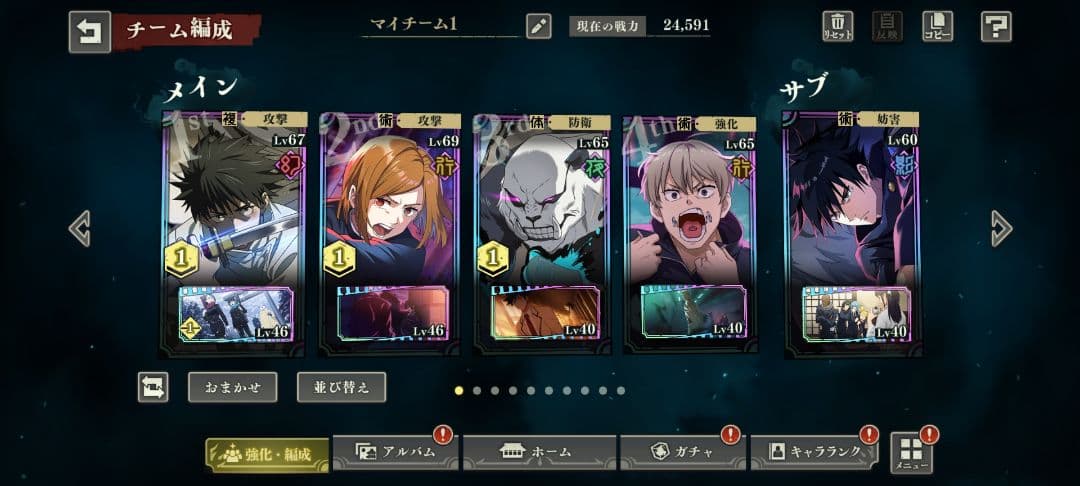Open the アルバム album tab
This screenshot has width=1080, height=486.
click(x=395, y=452)
